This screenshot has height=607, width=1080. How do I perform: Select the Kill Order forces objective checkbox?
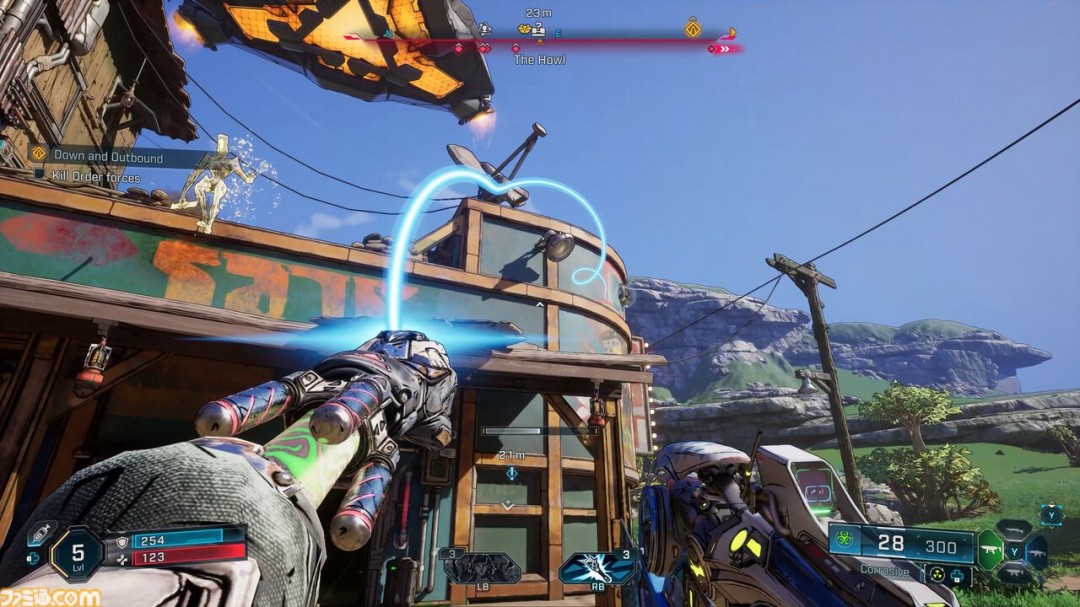tap(40, 177)
